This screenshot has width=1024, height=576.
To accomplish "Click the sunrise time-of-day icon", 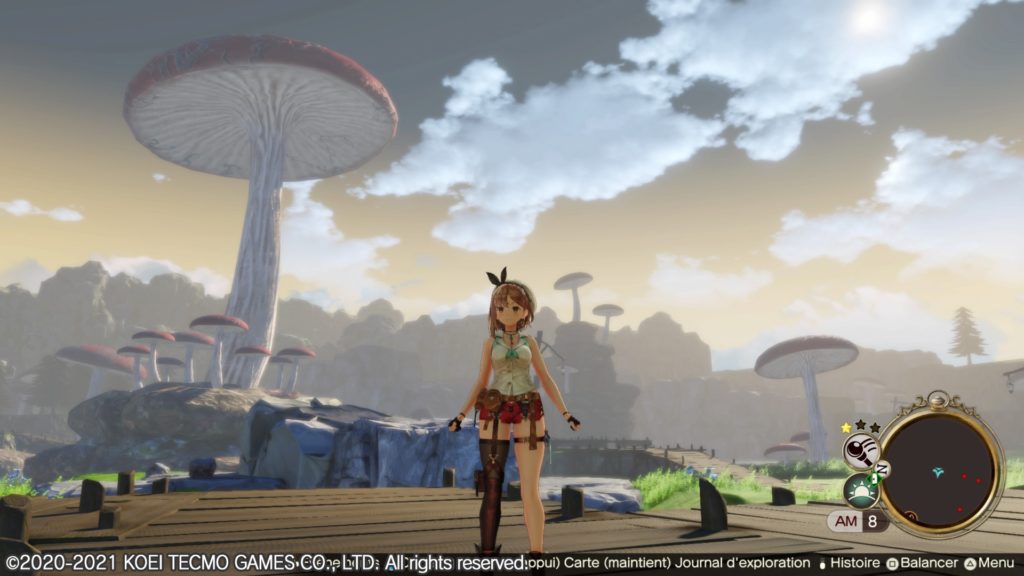I will tap(860, 491).
